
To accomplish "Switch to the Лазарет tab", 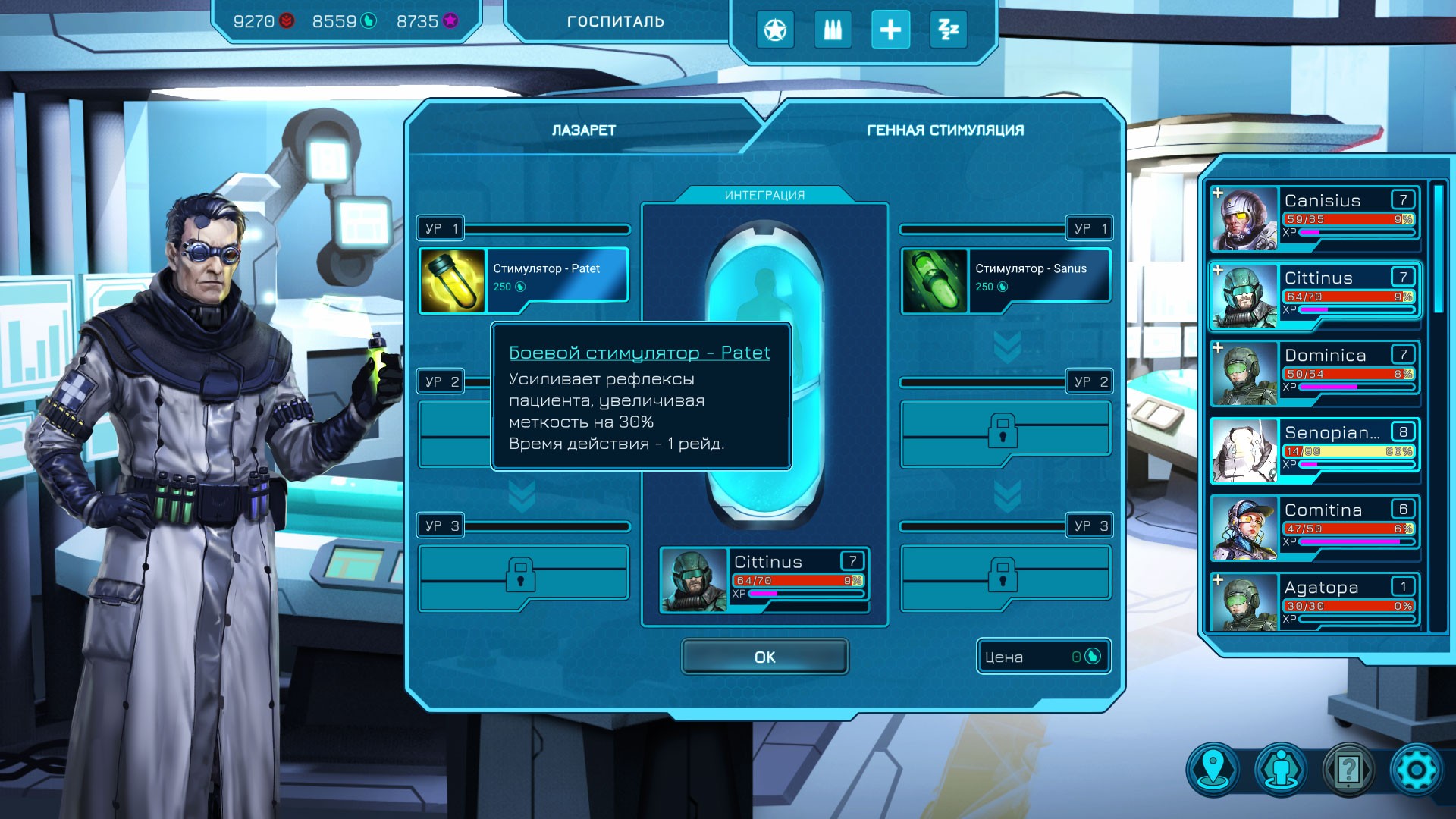I will click(x=583, y=130).
